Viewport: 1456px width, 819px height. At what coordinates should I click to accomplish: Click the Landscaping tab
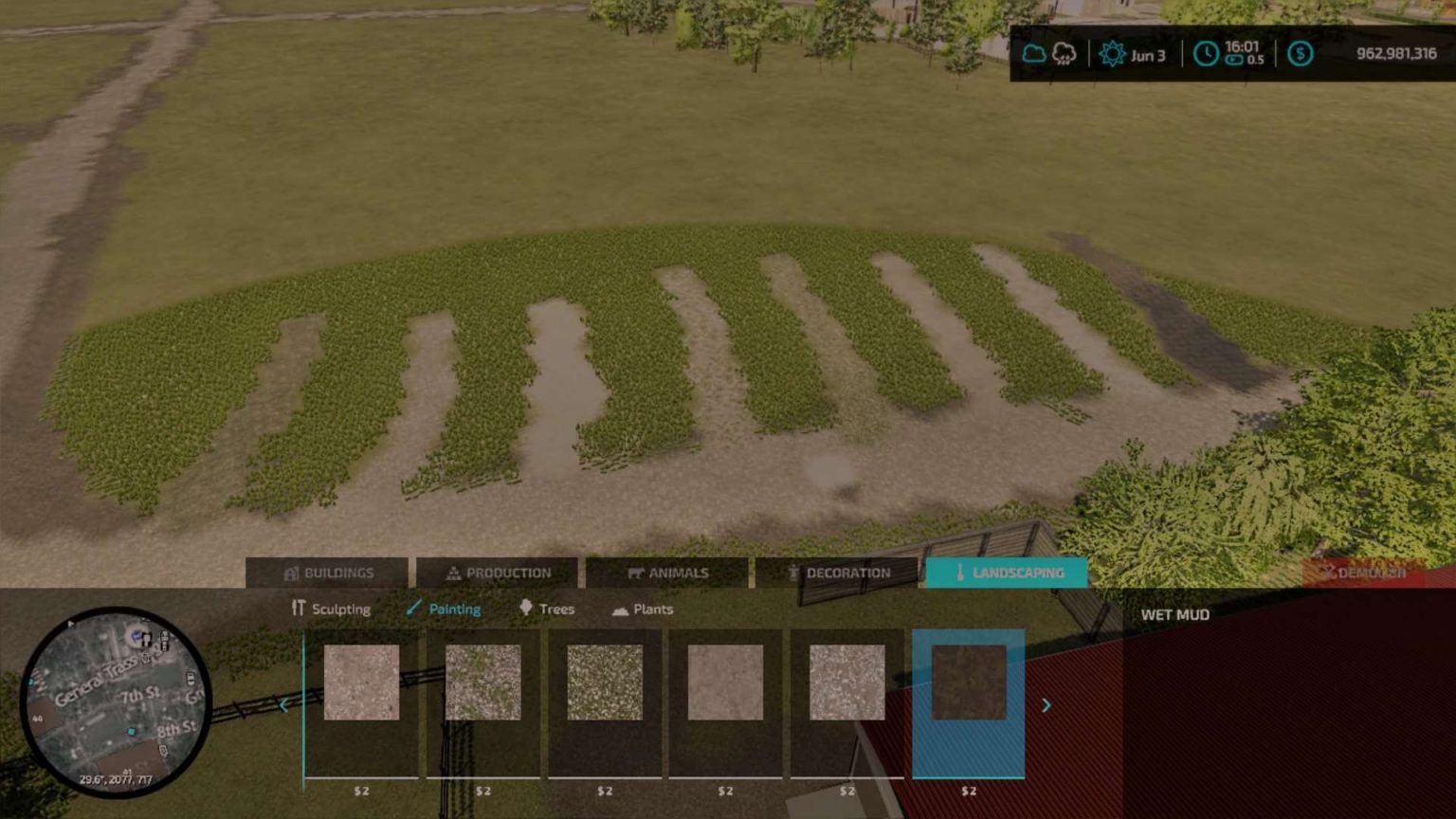(x=1008, y=573)
